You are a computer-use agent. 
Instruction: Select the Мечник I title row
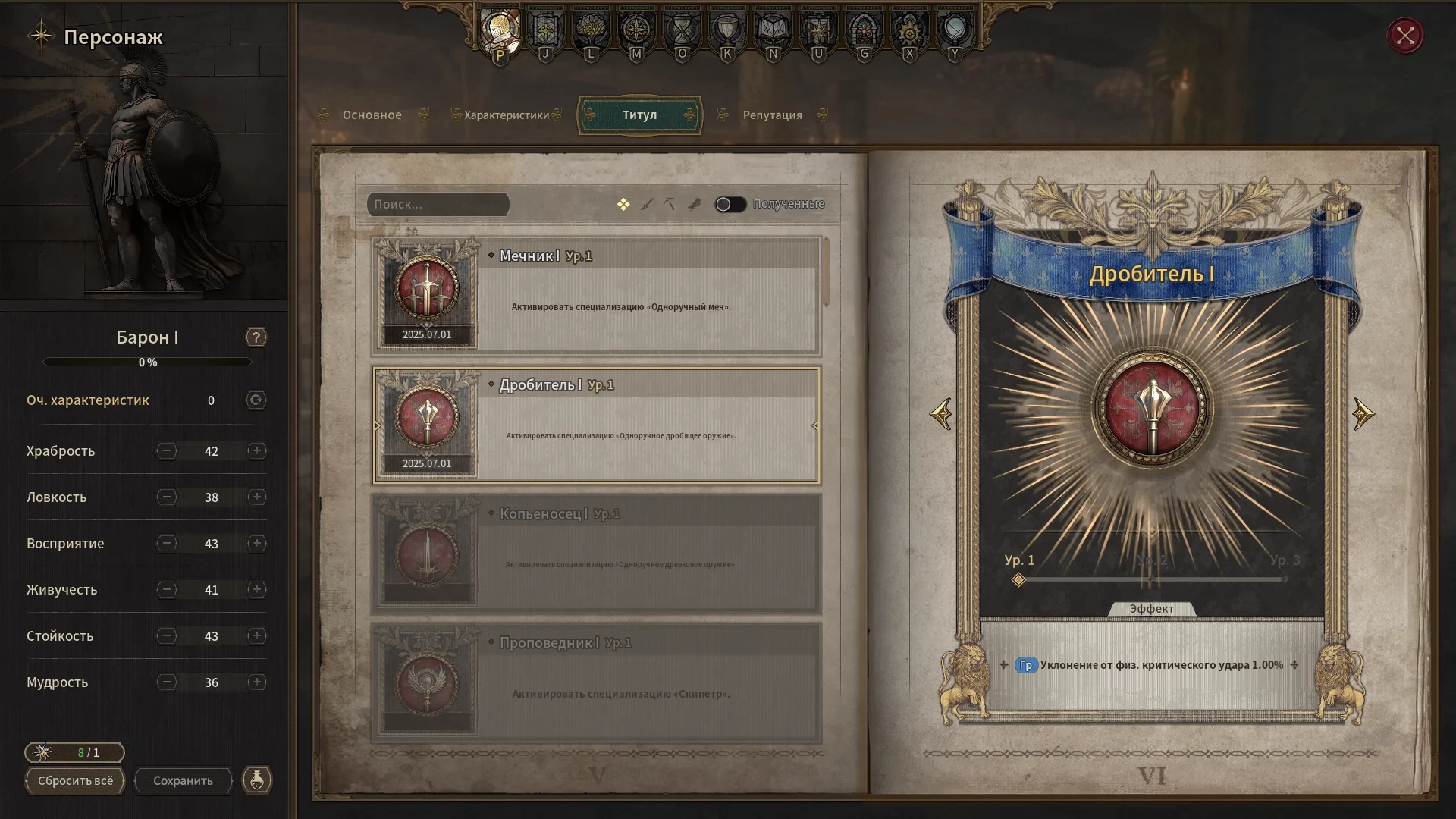[596, 296]
